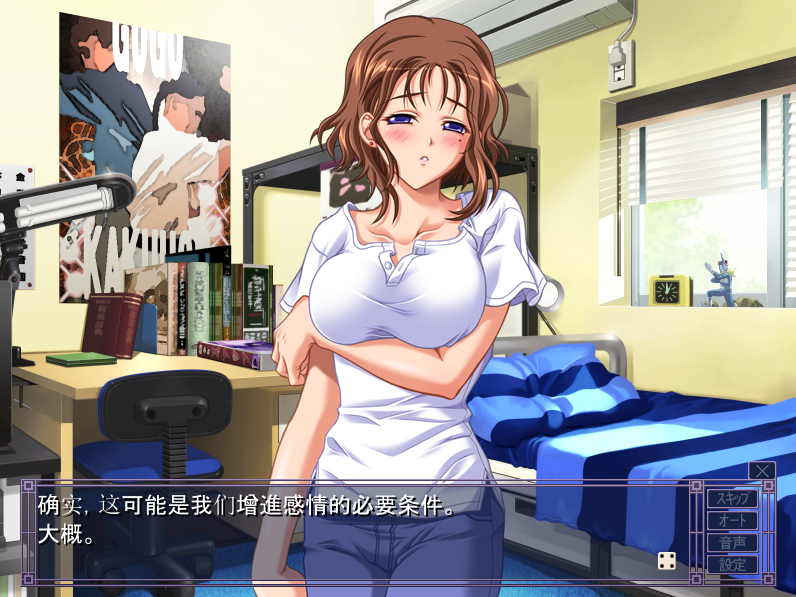796x597 pixels.
Task: Hide the dialogue window with the X
Action: [x=762, y=470]
